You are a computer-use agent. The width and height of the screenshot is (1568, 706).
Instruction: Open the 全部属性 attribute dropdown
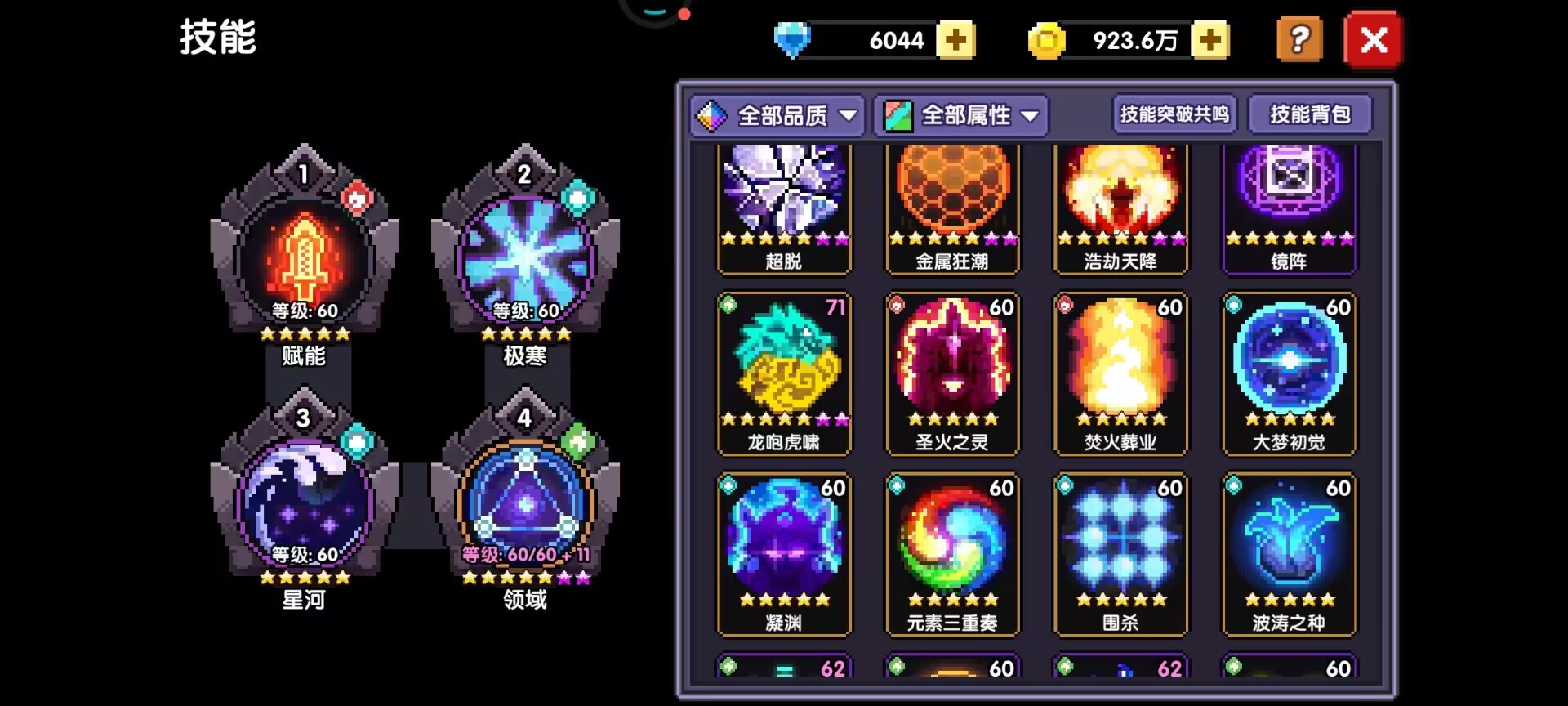[x=962, y=115]
